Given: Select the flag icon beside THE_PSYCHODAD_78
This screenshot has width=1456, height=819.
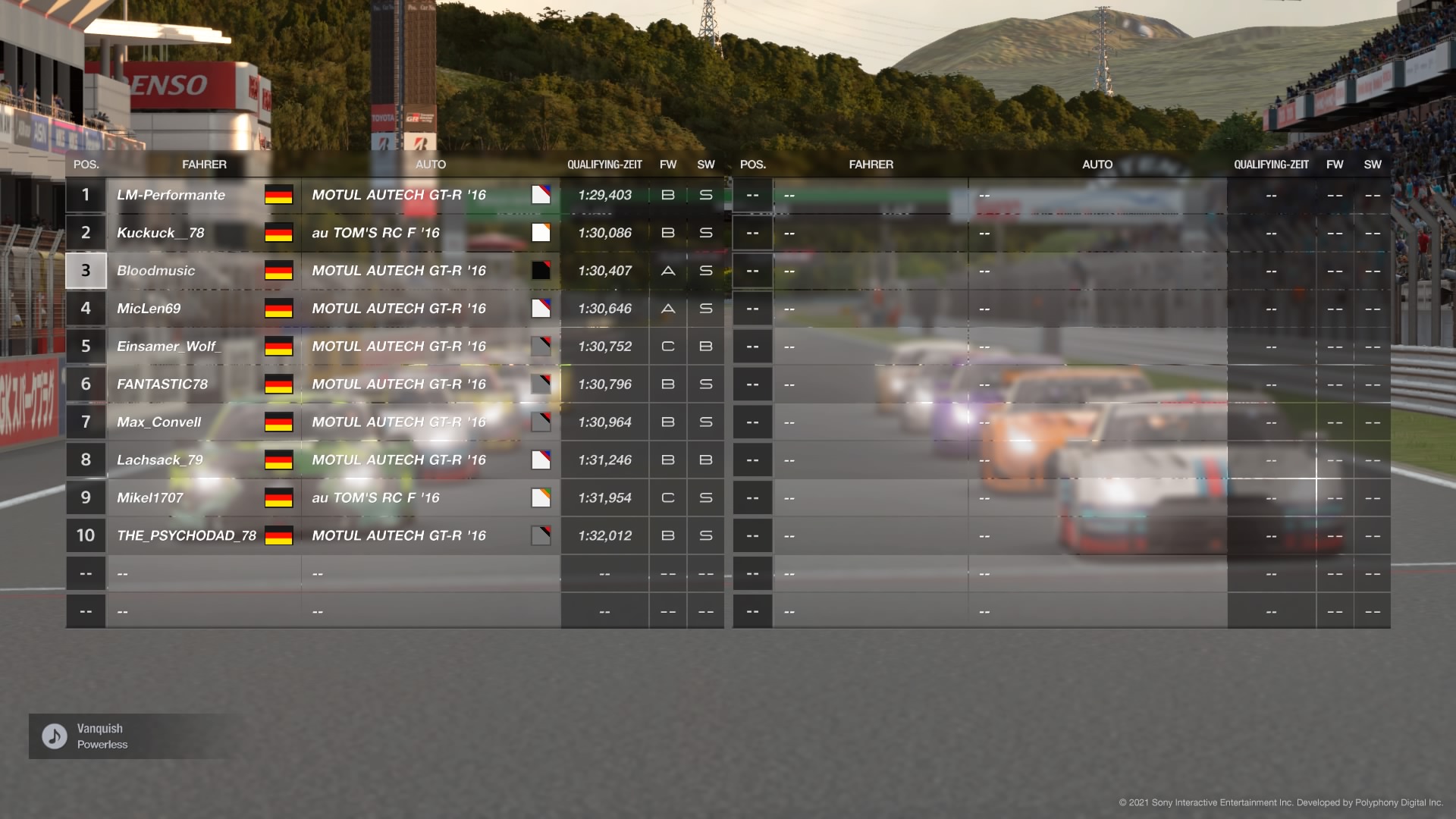Looking at the screenshot, I should pyautogui.click(x=278, y=535).
